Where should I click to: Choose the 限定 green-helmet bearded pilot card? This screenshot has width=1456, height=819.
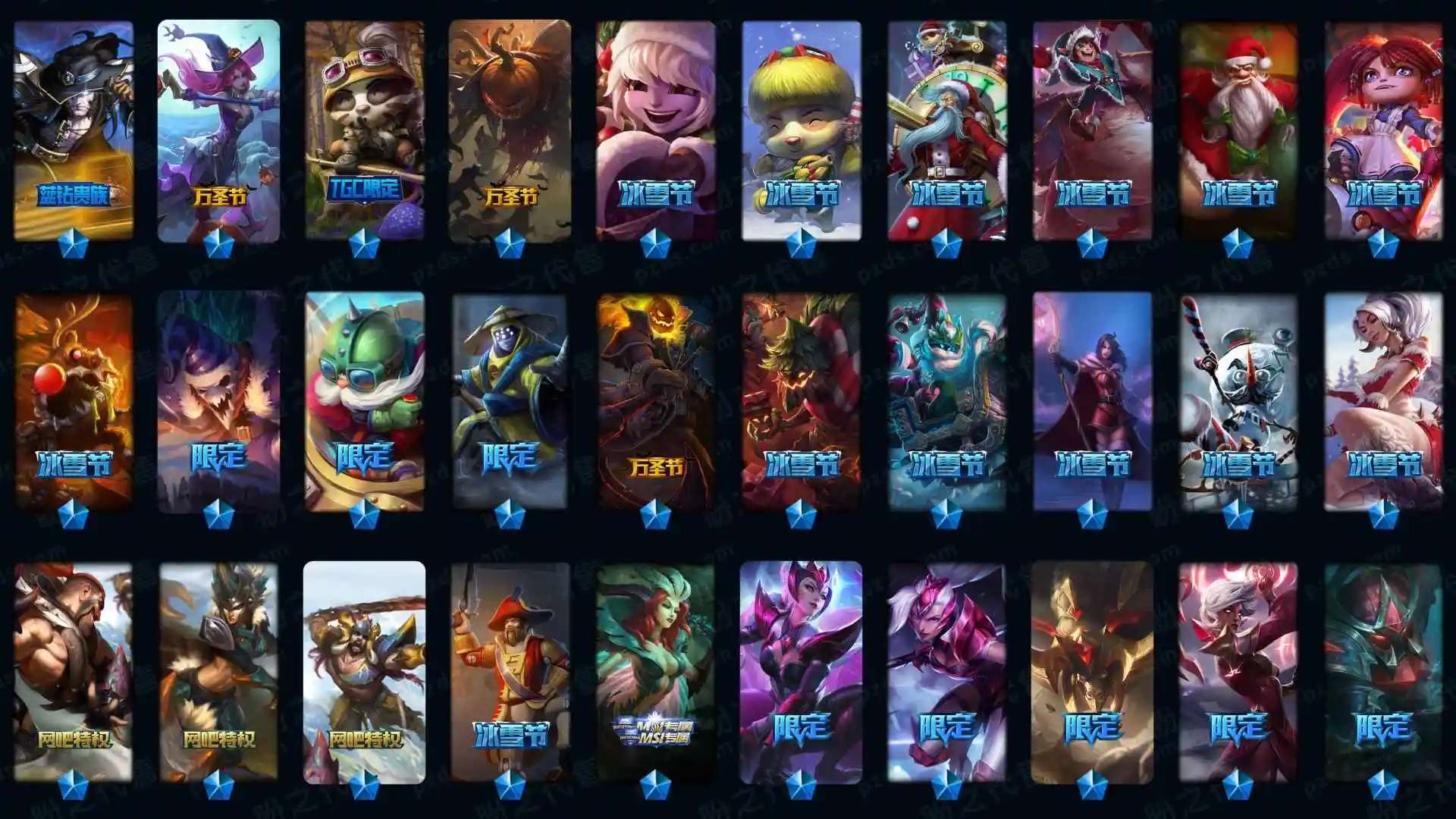(365, 402)
